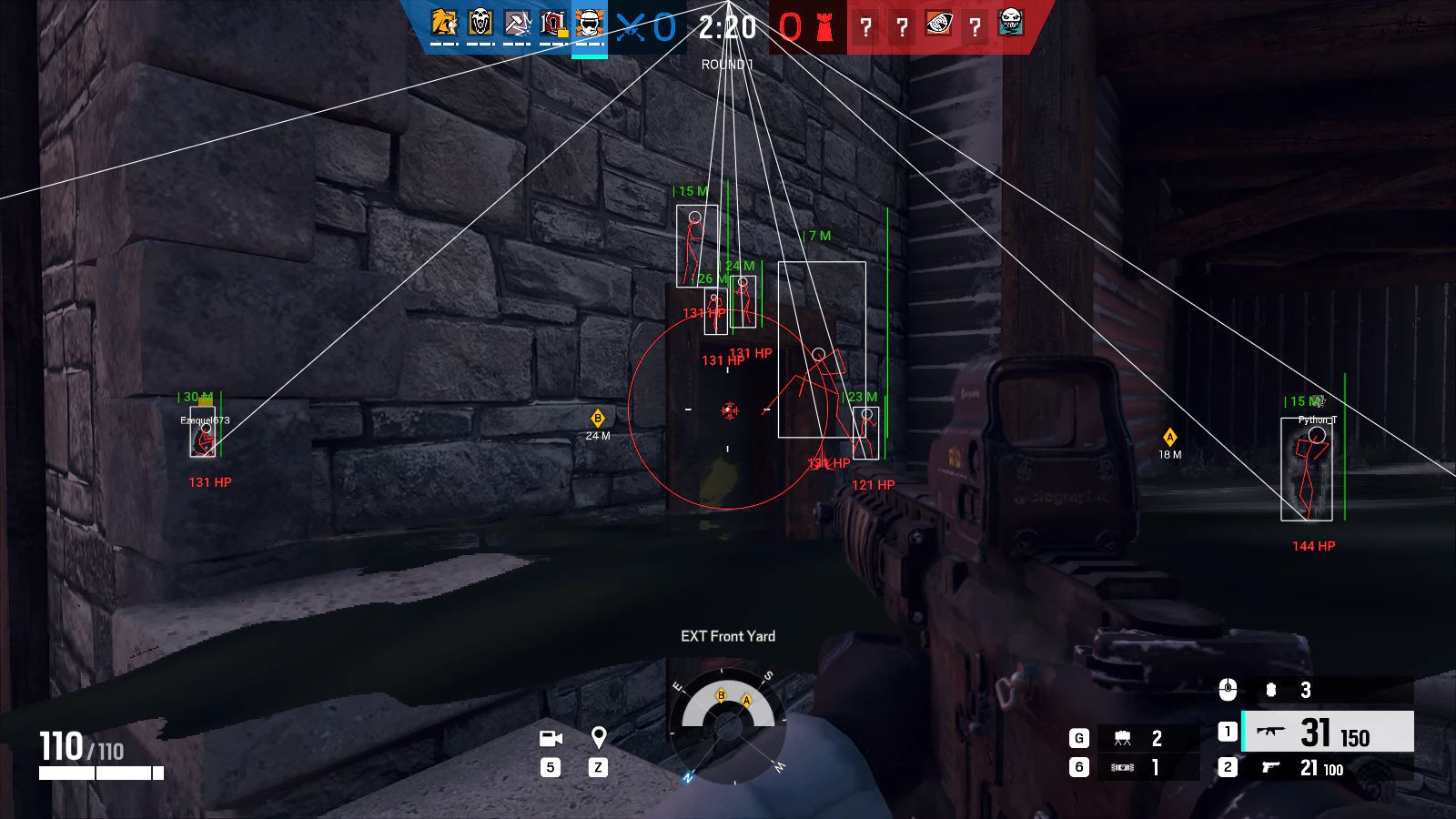The width and height of the screenshot is (1456, 819).
Task: Activate the location ping pin icon
Action: point(598,737)
